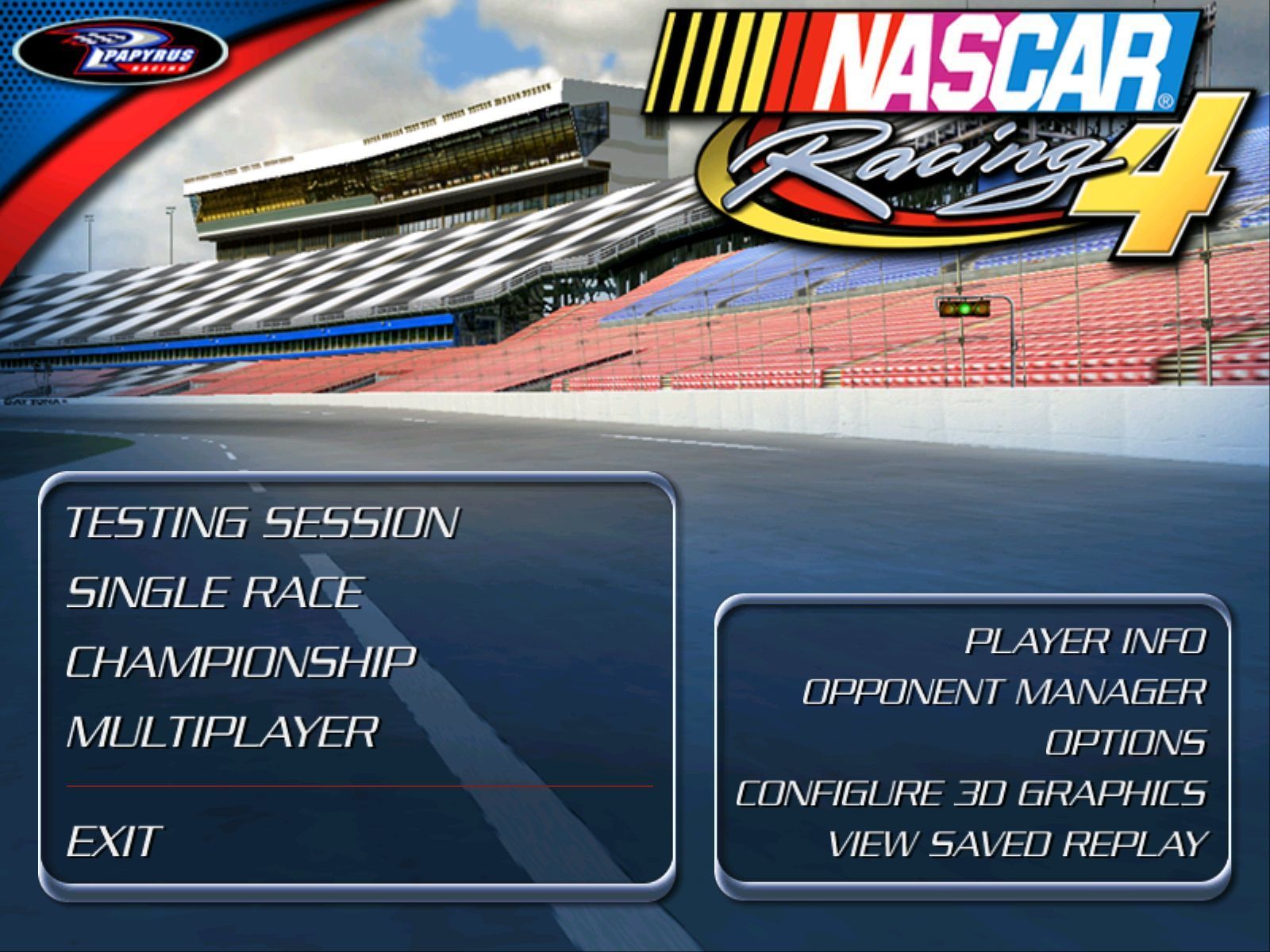Open the Opponent Manager
Screen dimensions: 1270x952
click(1004, 691)
